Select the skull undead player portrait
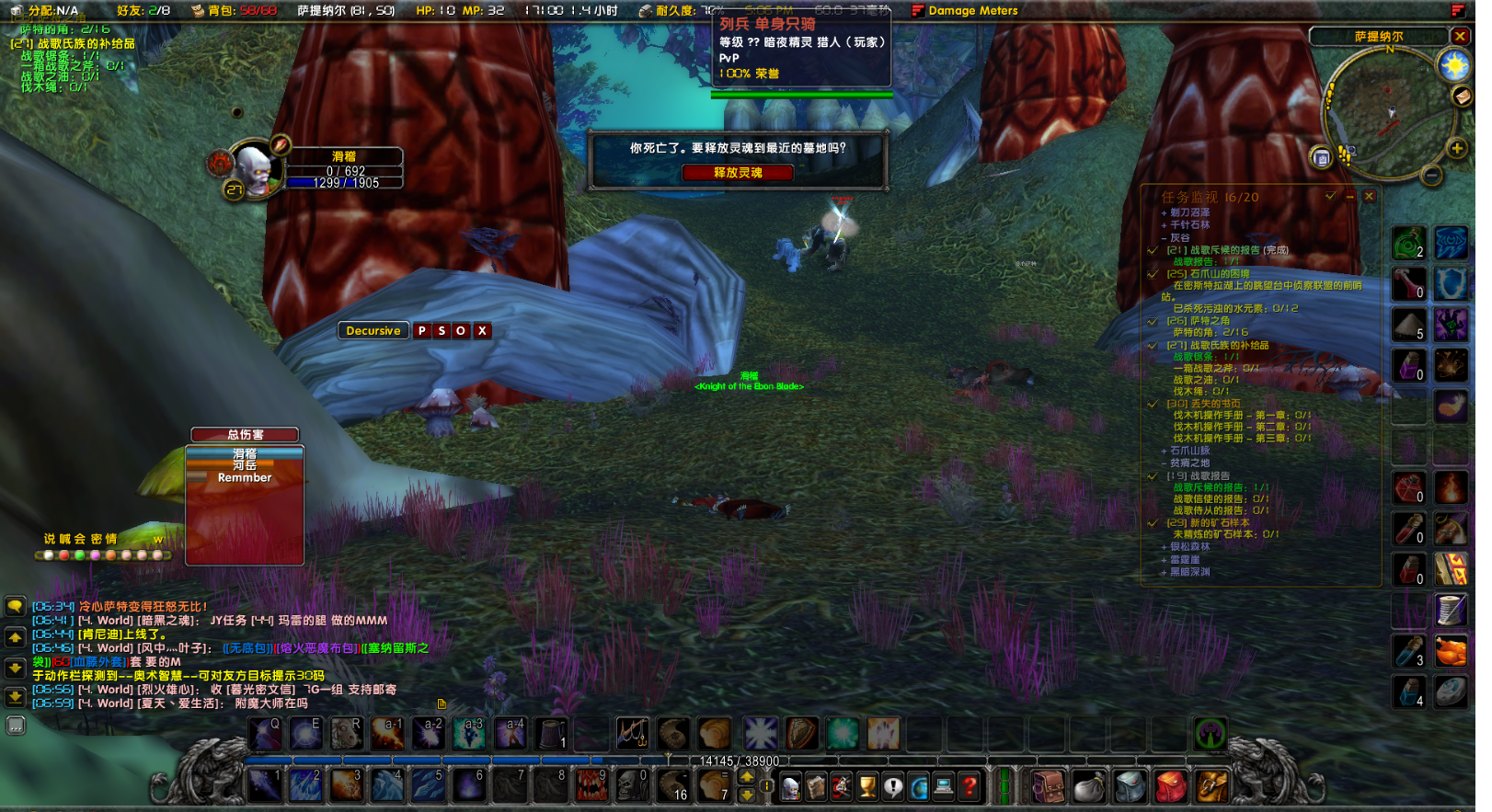 pos(253,169)
